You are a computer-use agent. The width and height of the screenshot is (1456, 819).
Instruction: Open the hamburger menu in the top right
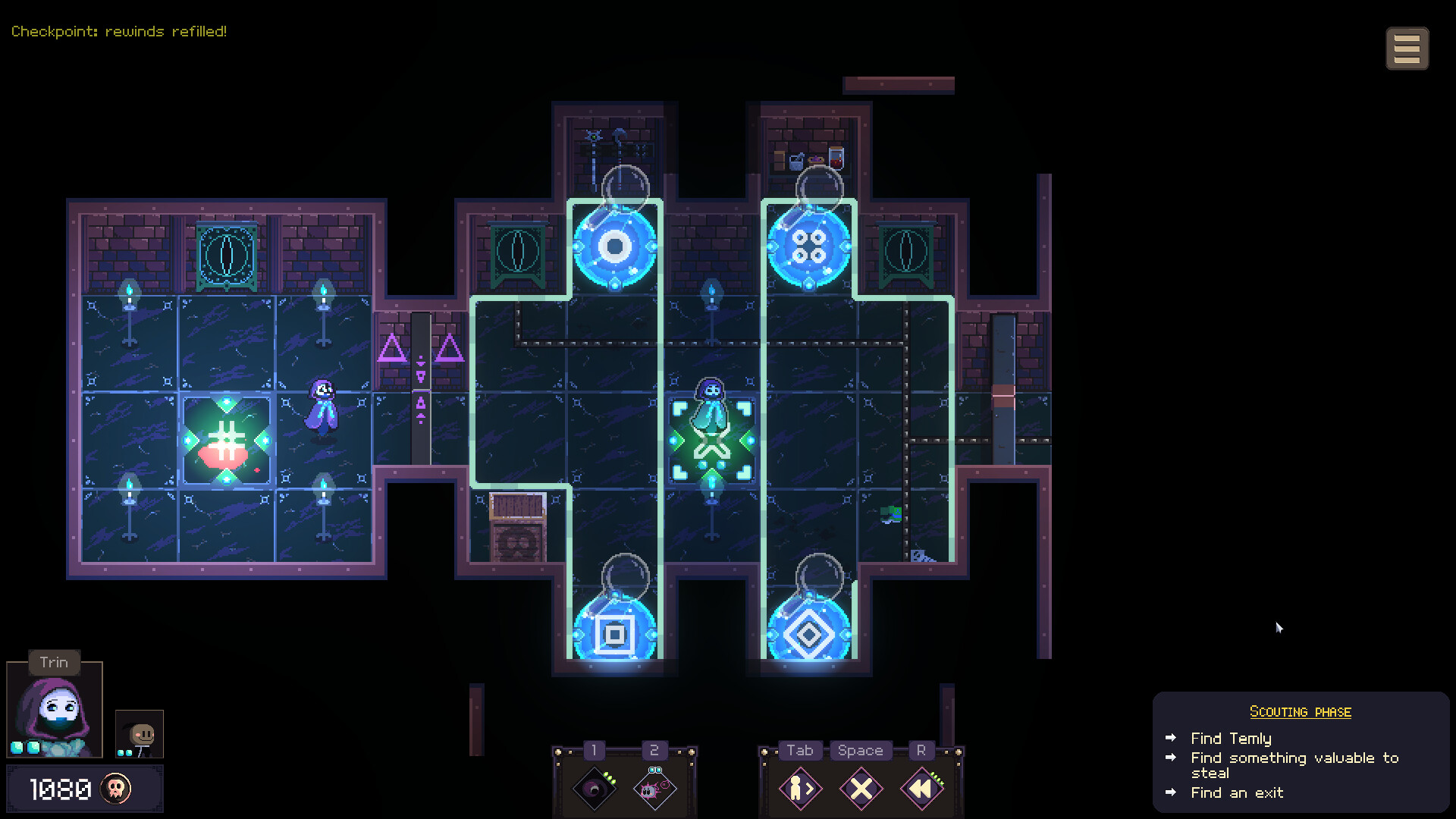(1407, 47)
